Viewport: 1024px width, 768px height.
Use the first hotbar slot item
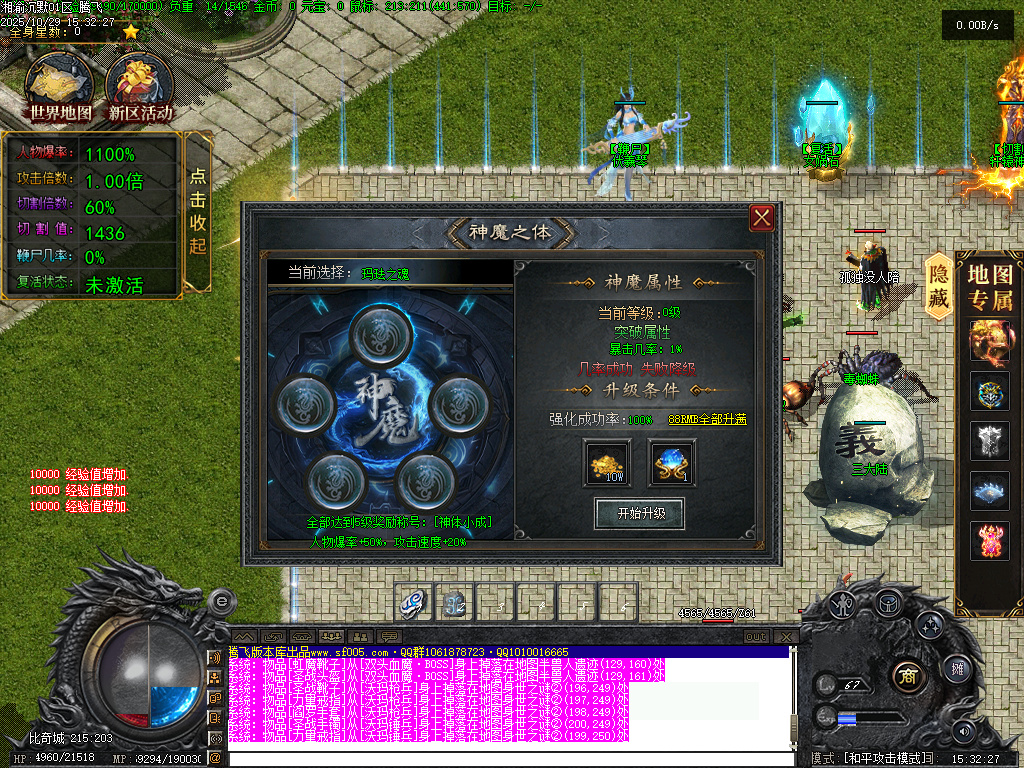point(414,602)
